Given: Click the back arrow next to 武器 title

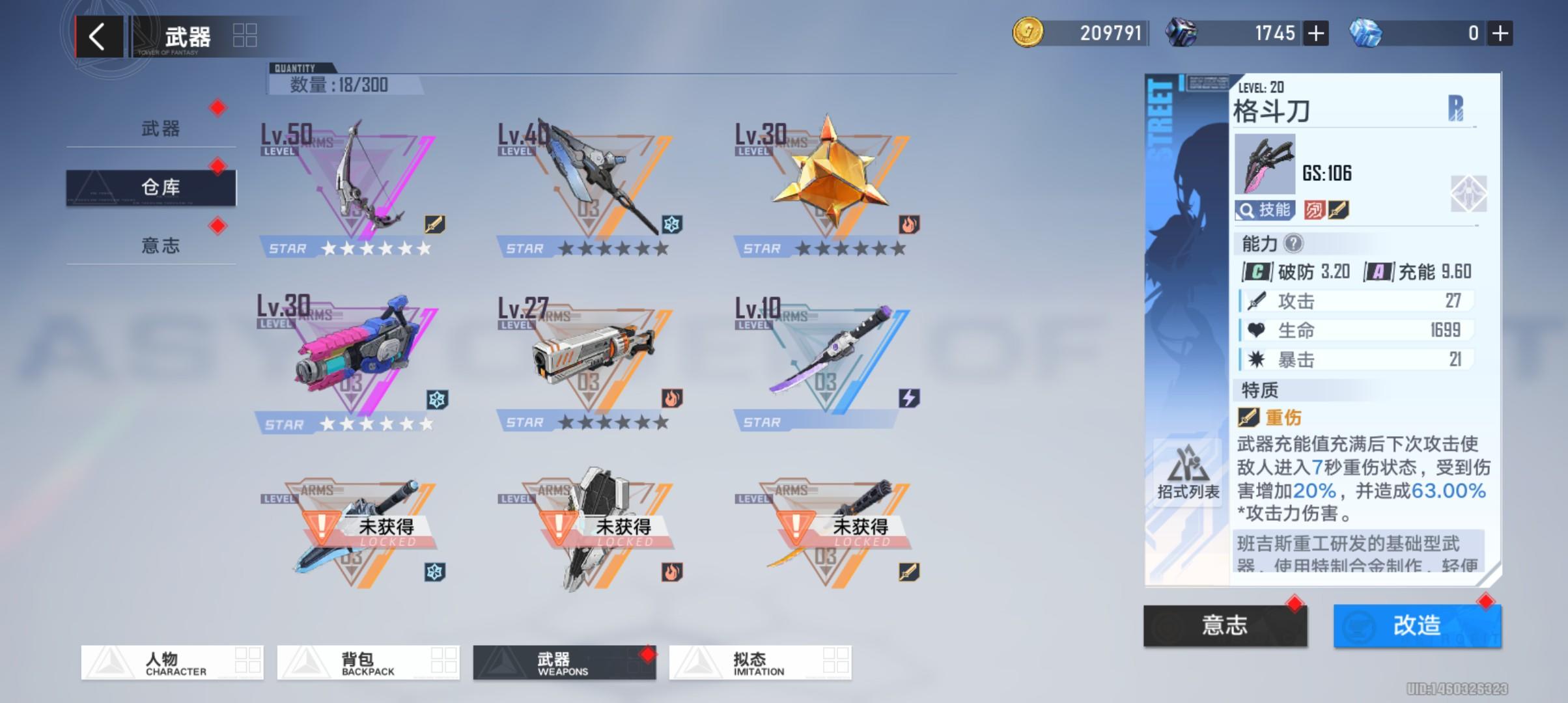Looking at the screenshot, I should 99,35.
